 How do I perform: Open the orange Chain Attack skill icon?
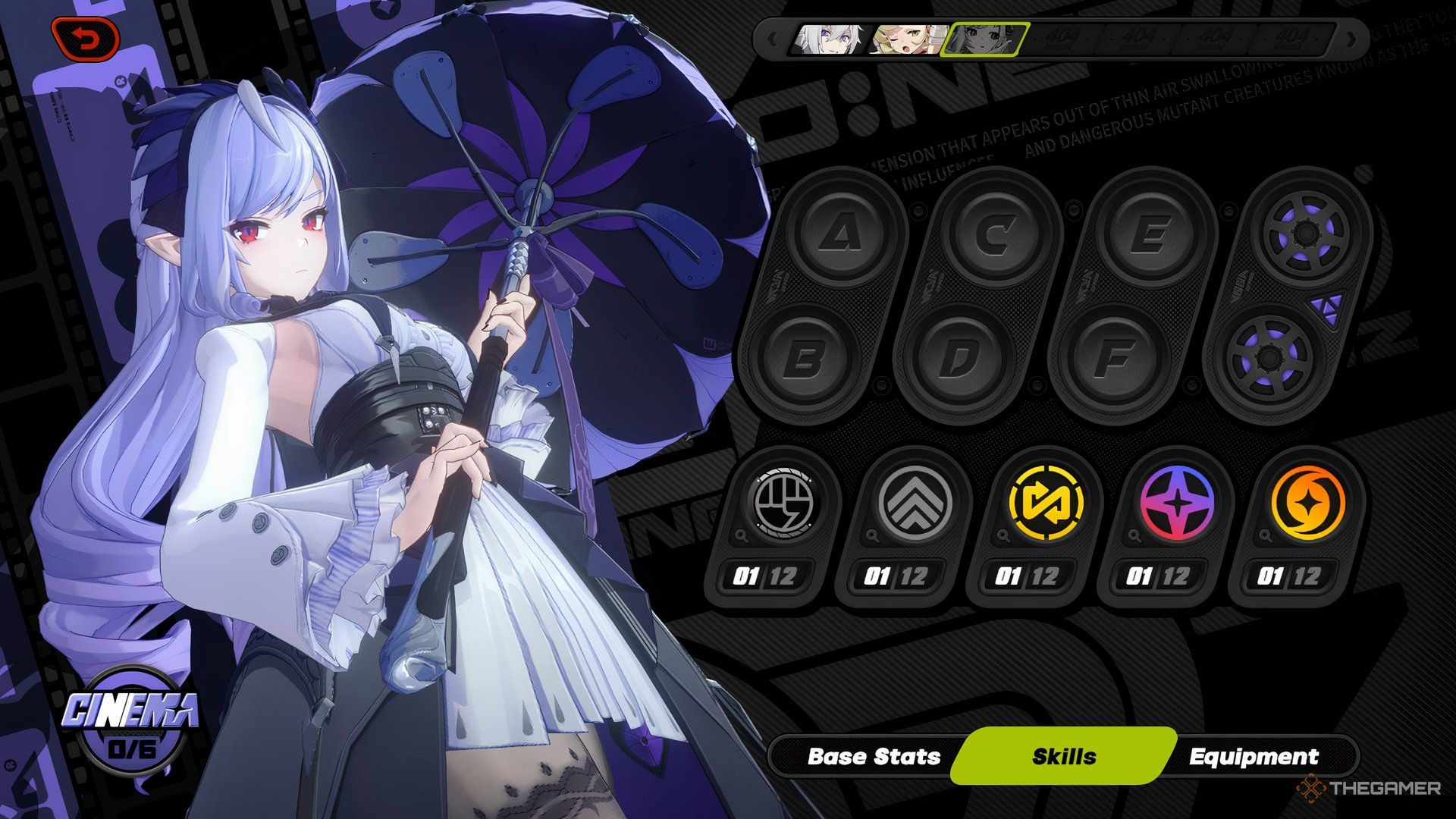tap(1307, 503)
